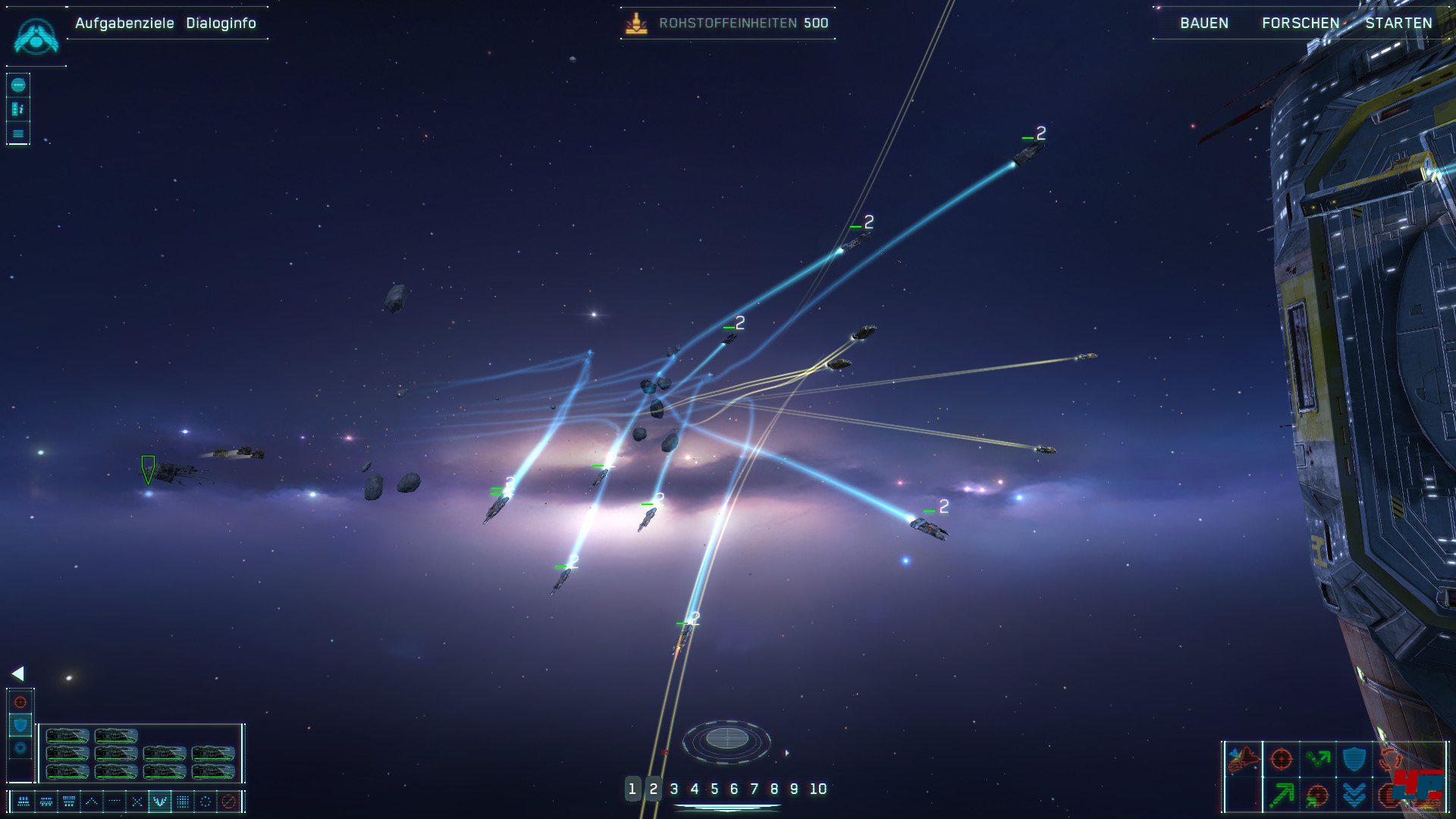
Task: Disband formation with the red crossed circle
Action: pos(228,801)
